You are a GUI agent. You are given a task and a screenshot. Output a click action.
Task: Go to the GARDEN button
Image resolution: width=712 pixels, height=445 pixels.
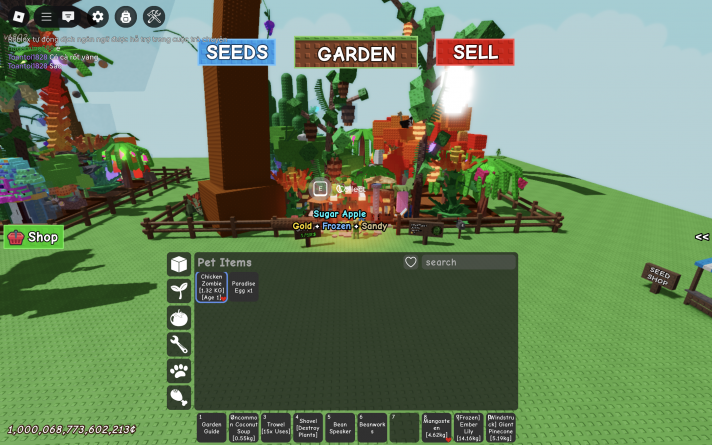pos(357,54)
